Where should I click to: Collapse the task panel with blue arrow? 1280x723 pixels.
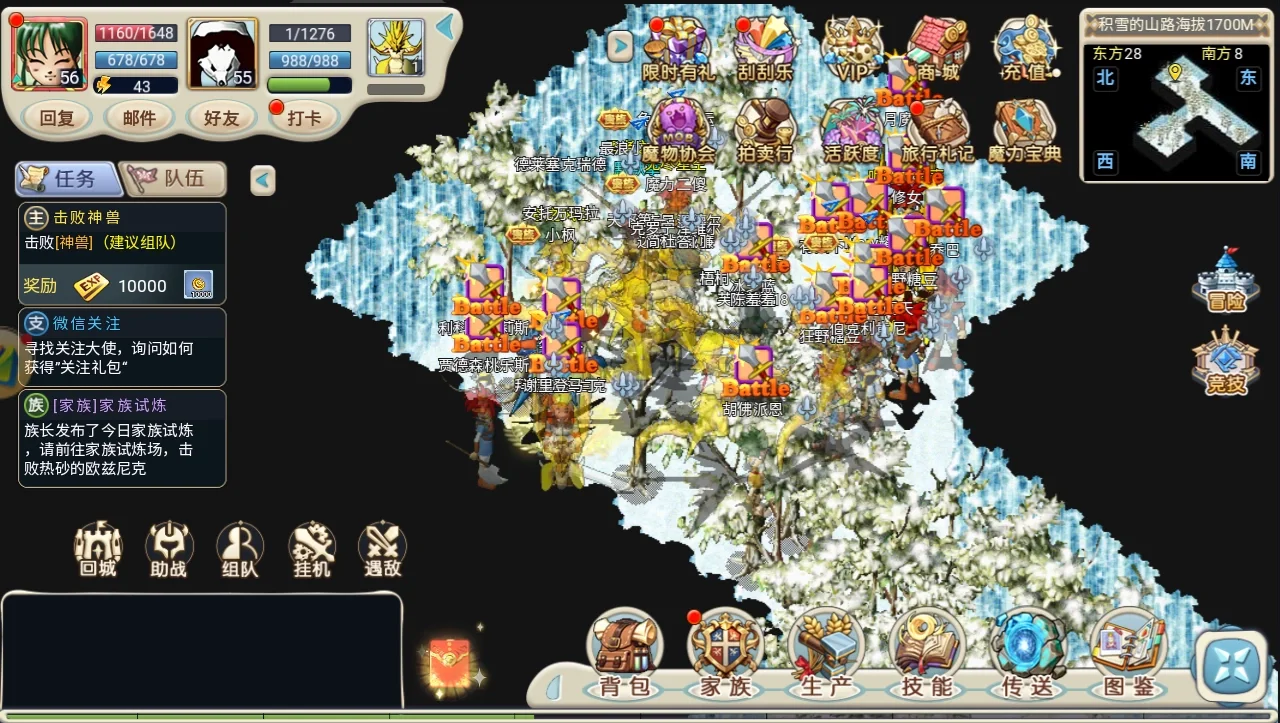(x=262, y=180)
